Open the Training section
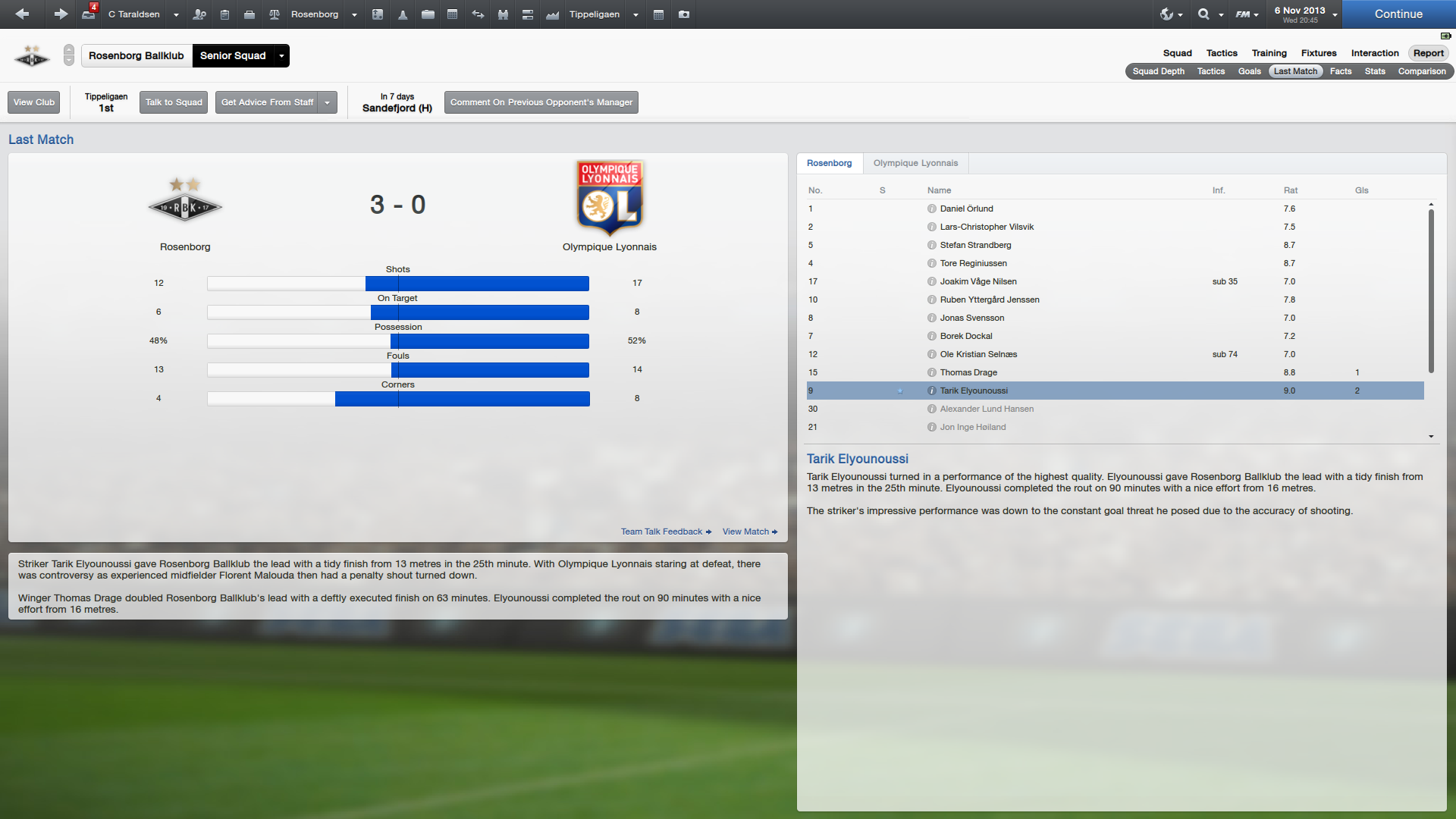This screenshot has height=819, width=1456. 1269,53
